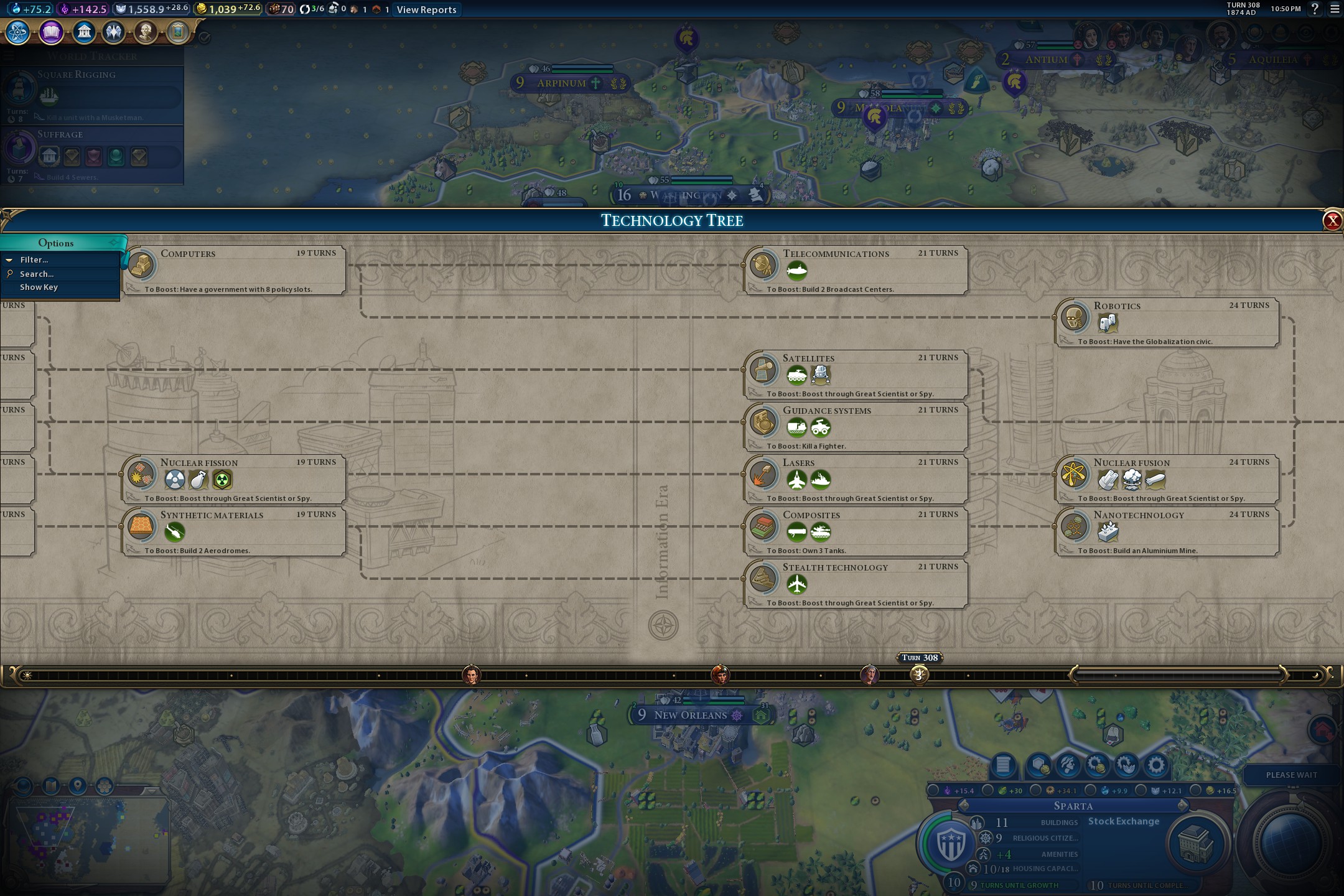Research Nuclear Fission
This screenshot has height=896, width=1344.
pyautogui.click(x=234, y=478)
